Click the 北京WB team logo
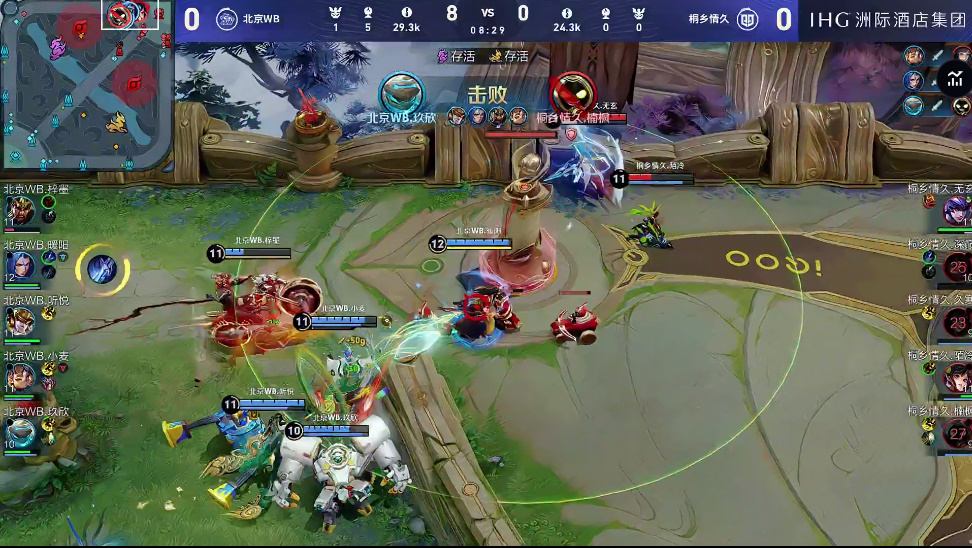This screenshot has width=972, height=548. [x=227, y=19]
